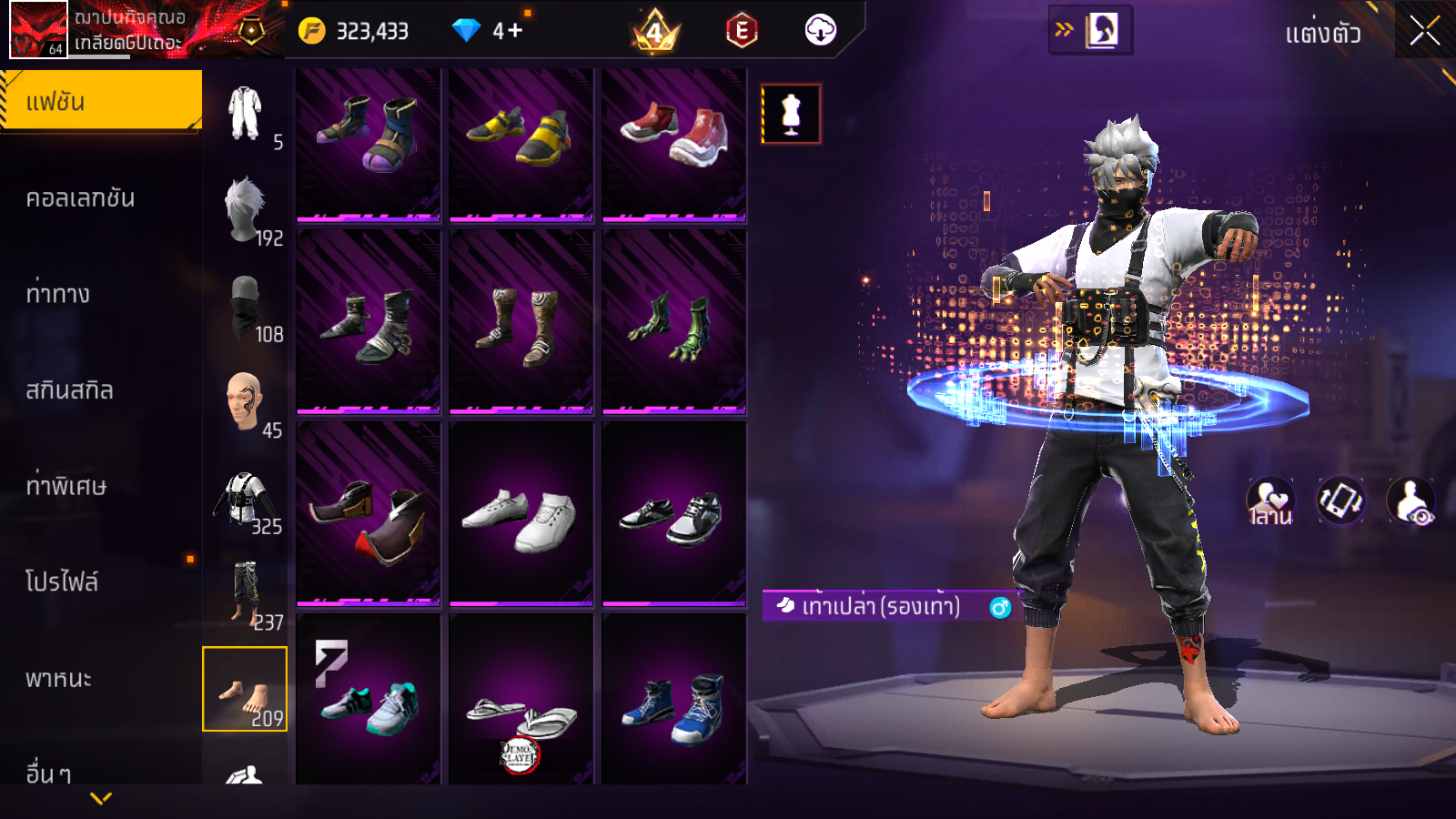Viewport: 1456px width, 819px height.
Task: Open the Collection menu entry
Action: (x=80, y=198)
